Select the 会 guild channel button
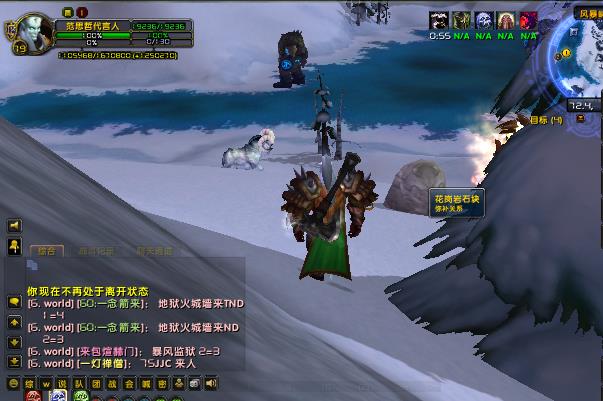This screenshot has height=401, width=603. tap(129, 383)
